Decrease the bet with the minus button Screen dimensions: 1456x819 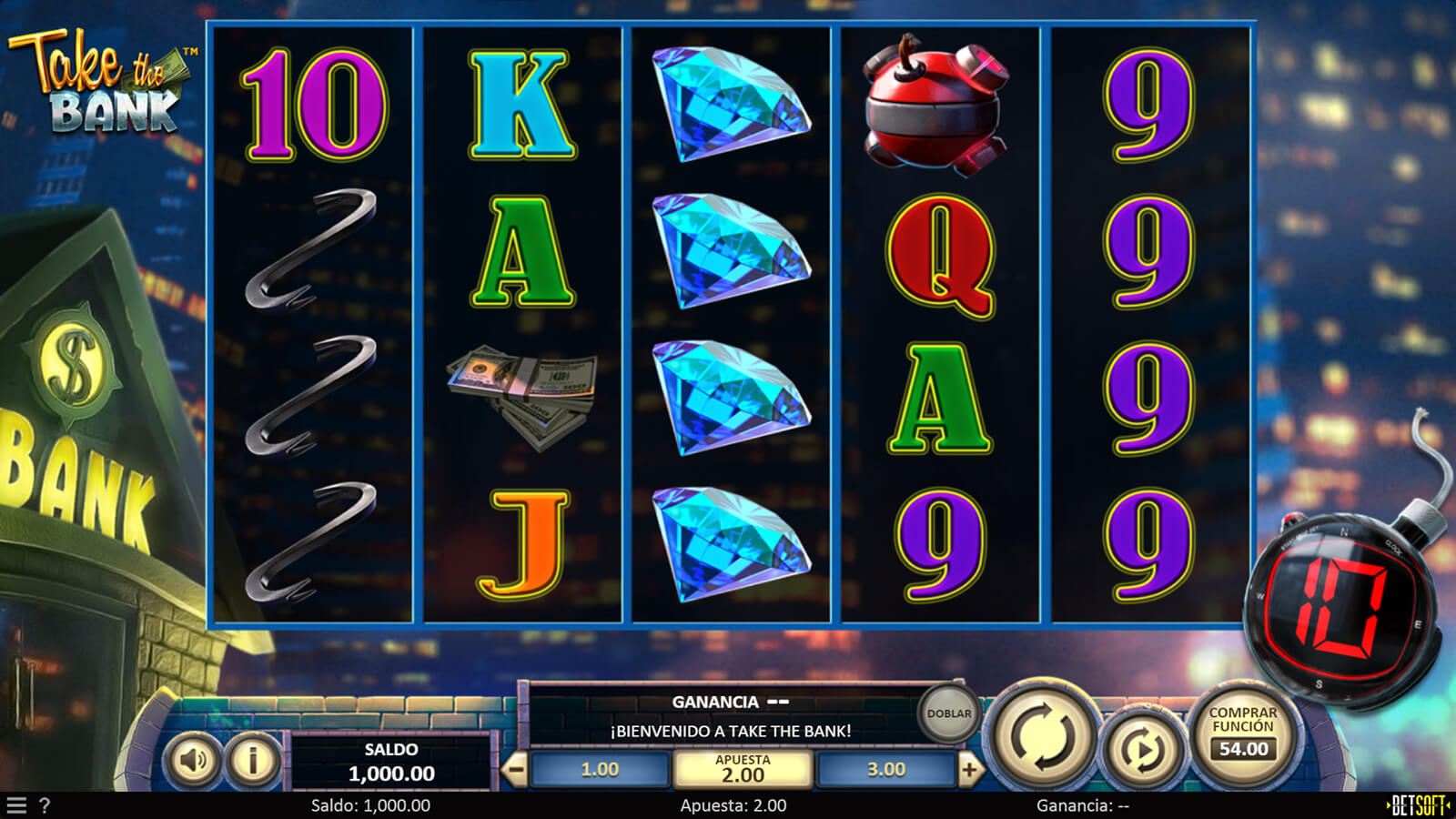tap(515, 771)
